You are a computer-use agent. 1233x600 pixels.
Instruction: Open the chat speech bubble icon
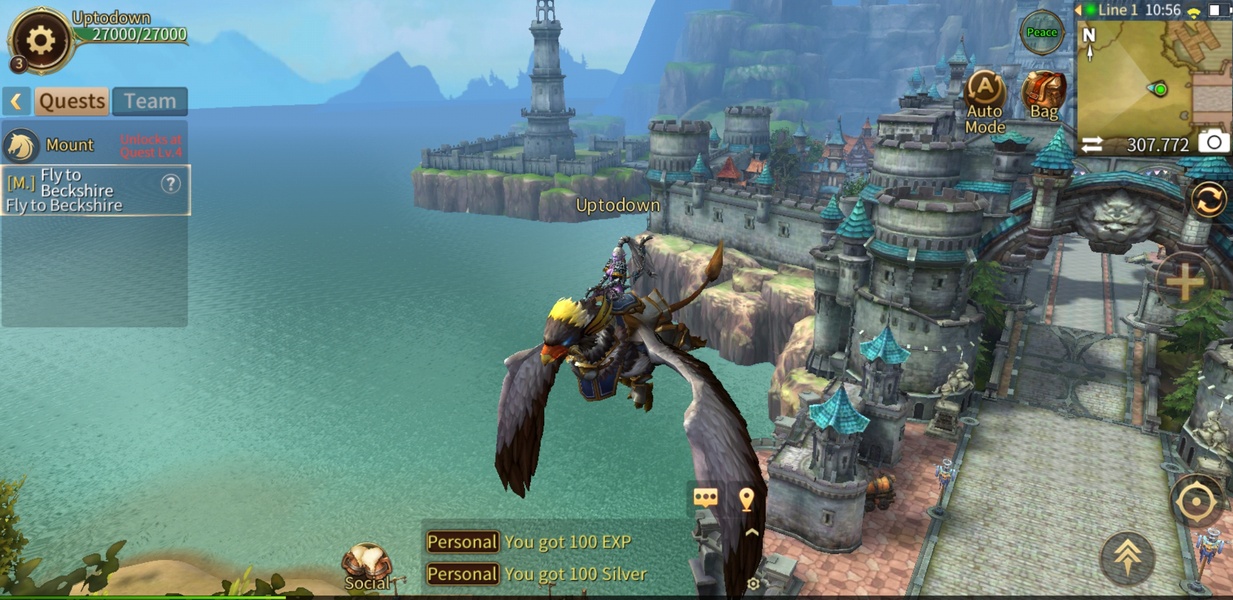[706, 497]
